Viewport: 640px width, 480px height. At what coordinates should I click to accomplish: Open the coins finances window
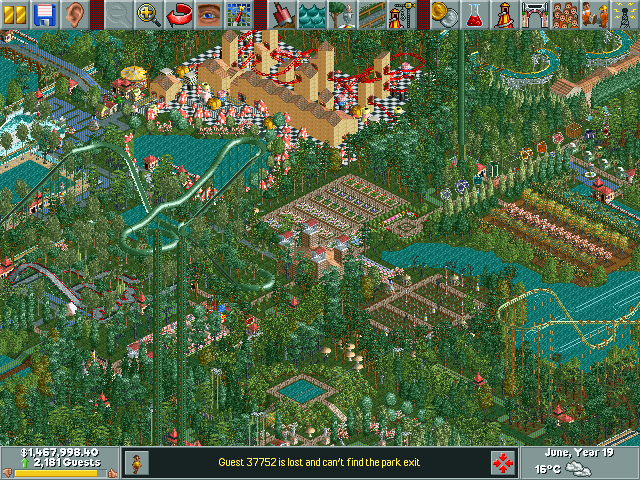447,14
